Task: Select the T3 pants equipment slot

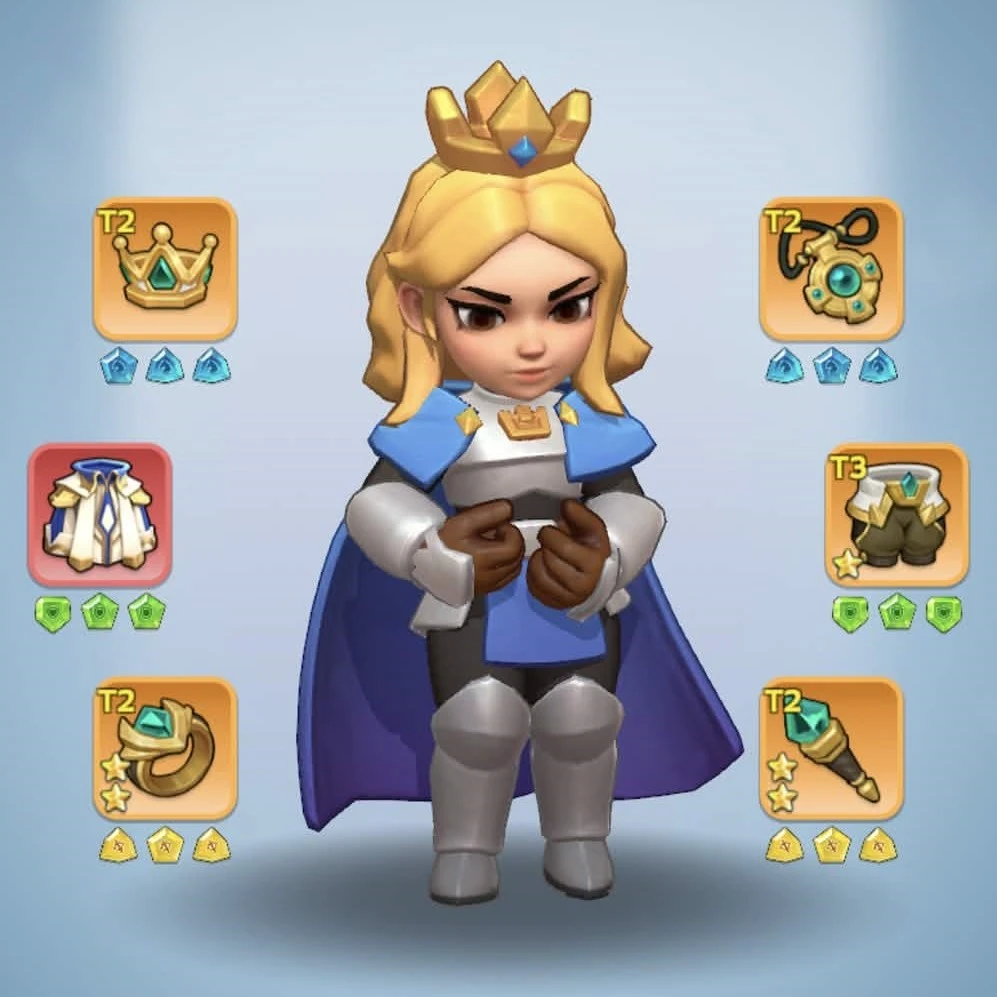Action: (897, 514)
